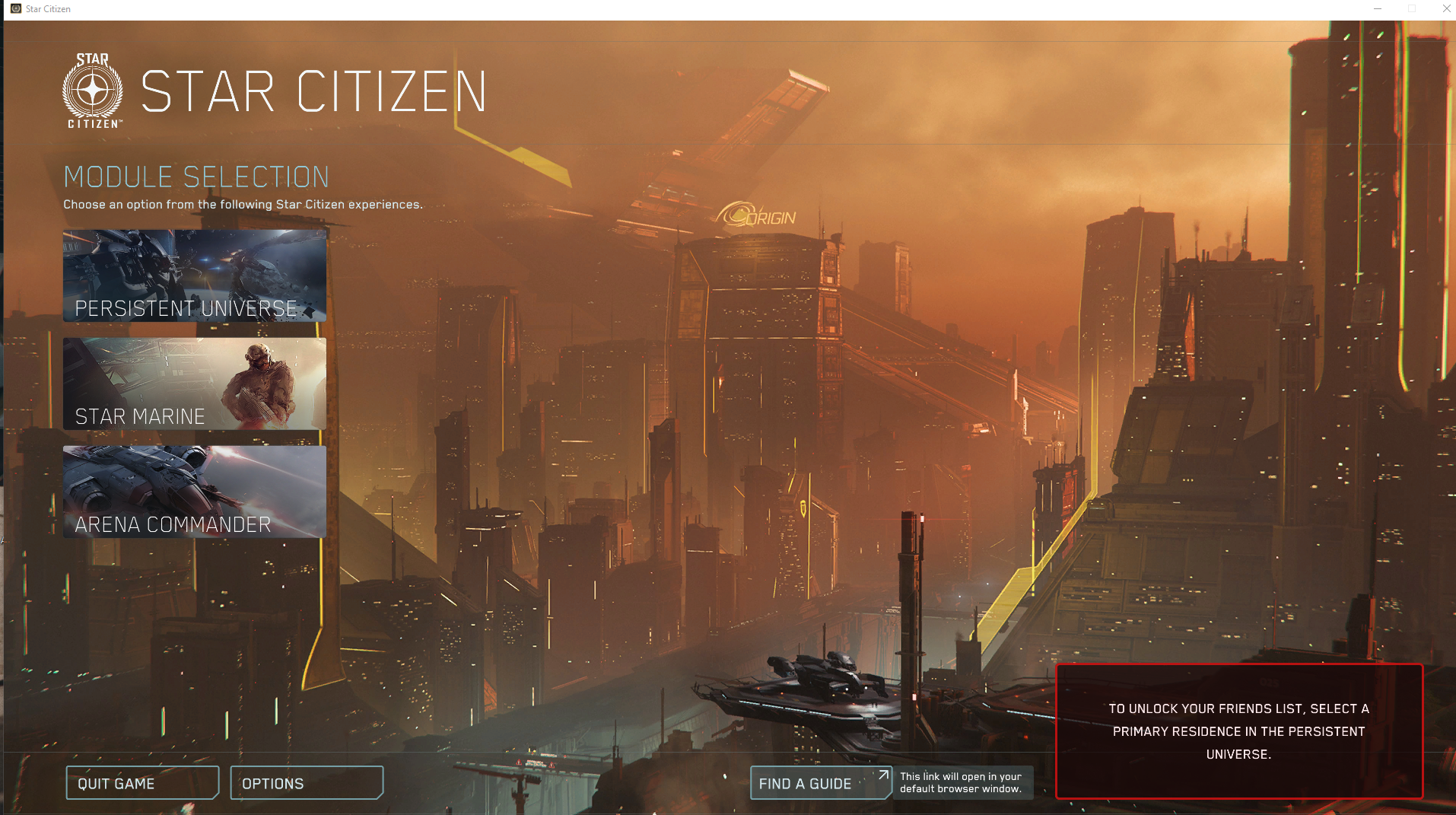Minimize the Star Citizen window
This screenshot has width=1456, height=815.
coord(1378,8)
